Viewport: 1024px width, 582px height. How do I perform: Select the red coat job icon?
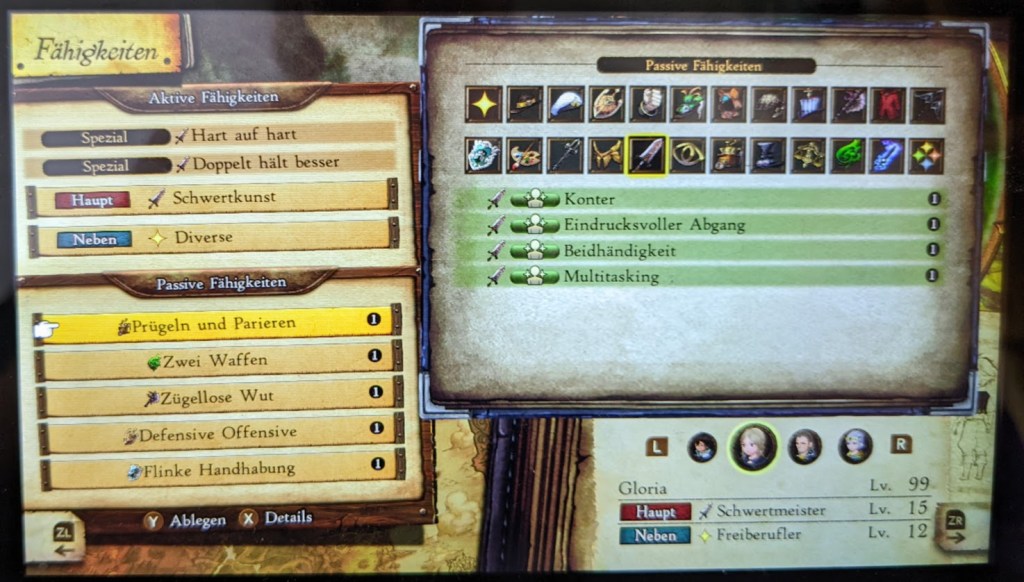click(x=887, y=104)
